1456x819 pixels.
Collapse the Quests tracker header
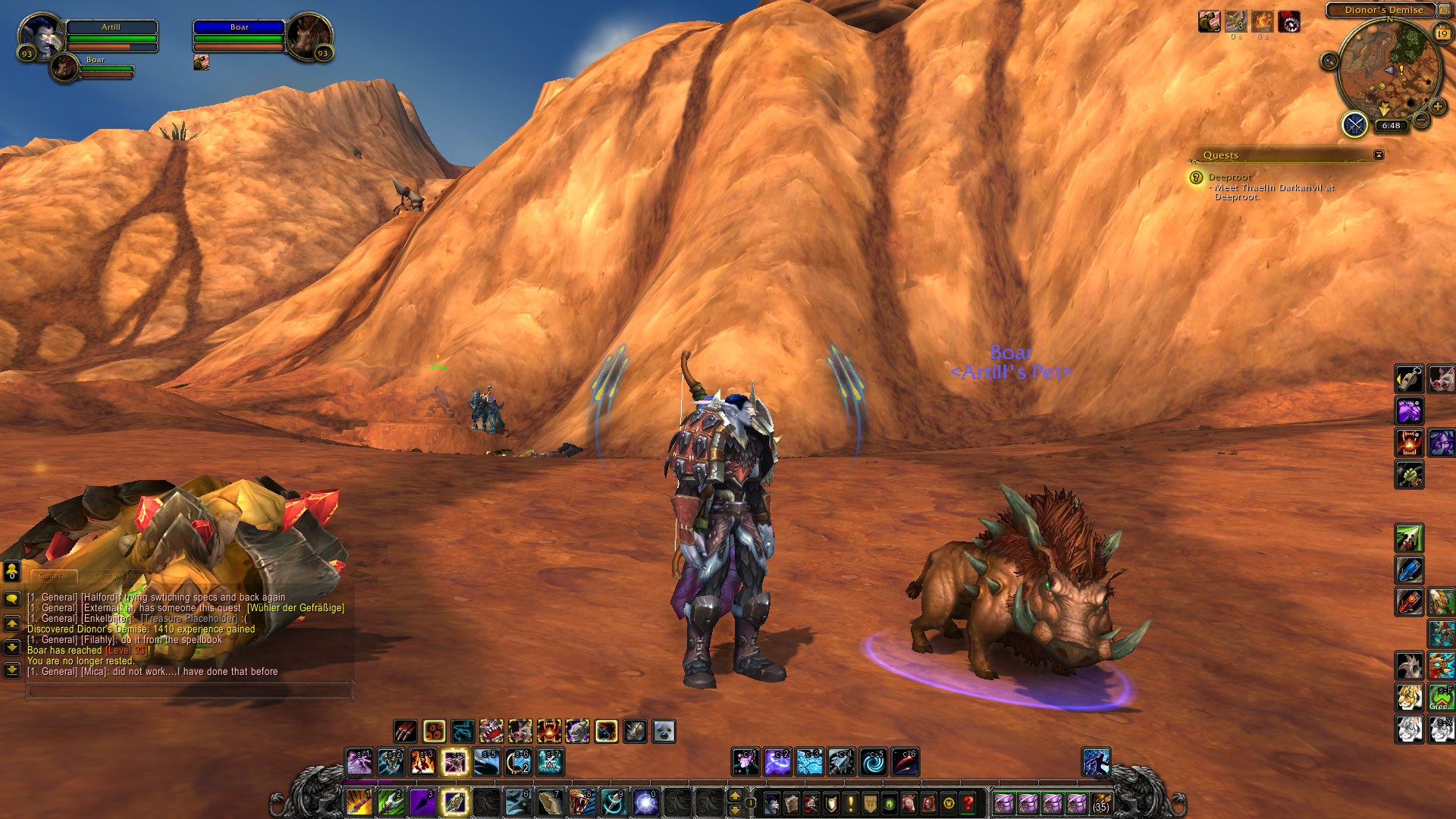pos(1379,155)
